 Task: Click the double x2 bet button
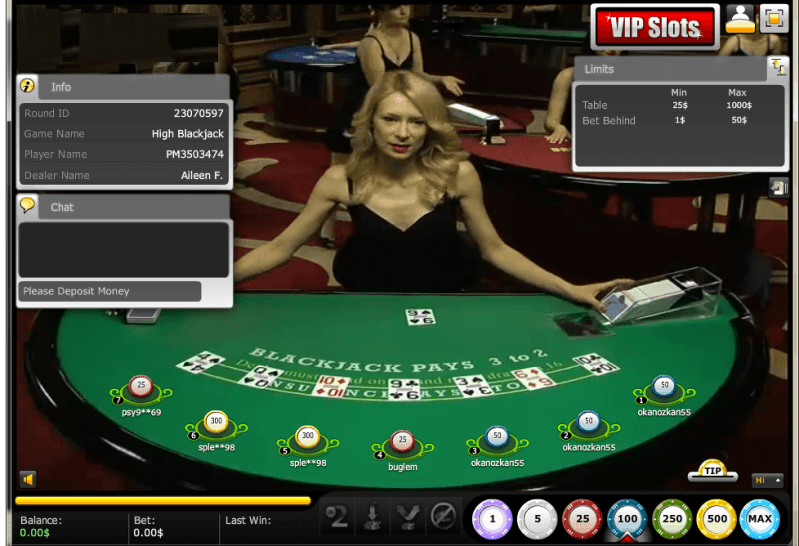coord(339,517)
